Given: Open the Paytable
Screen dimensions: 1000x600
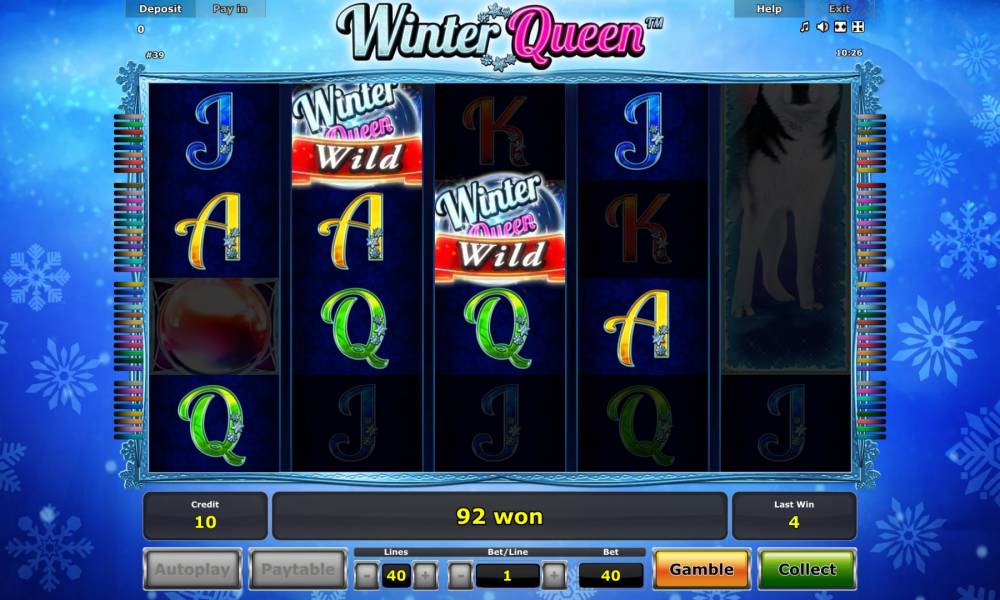Looking at the screenshot, I should coord(298,569).
